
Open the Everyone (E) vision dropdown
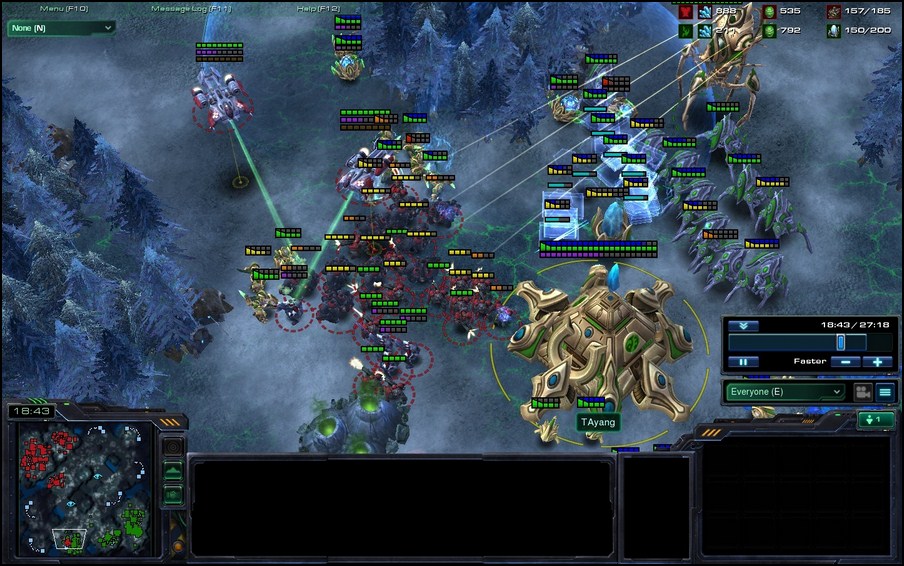pyautogui.click(x=786, y=392)
